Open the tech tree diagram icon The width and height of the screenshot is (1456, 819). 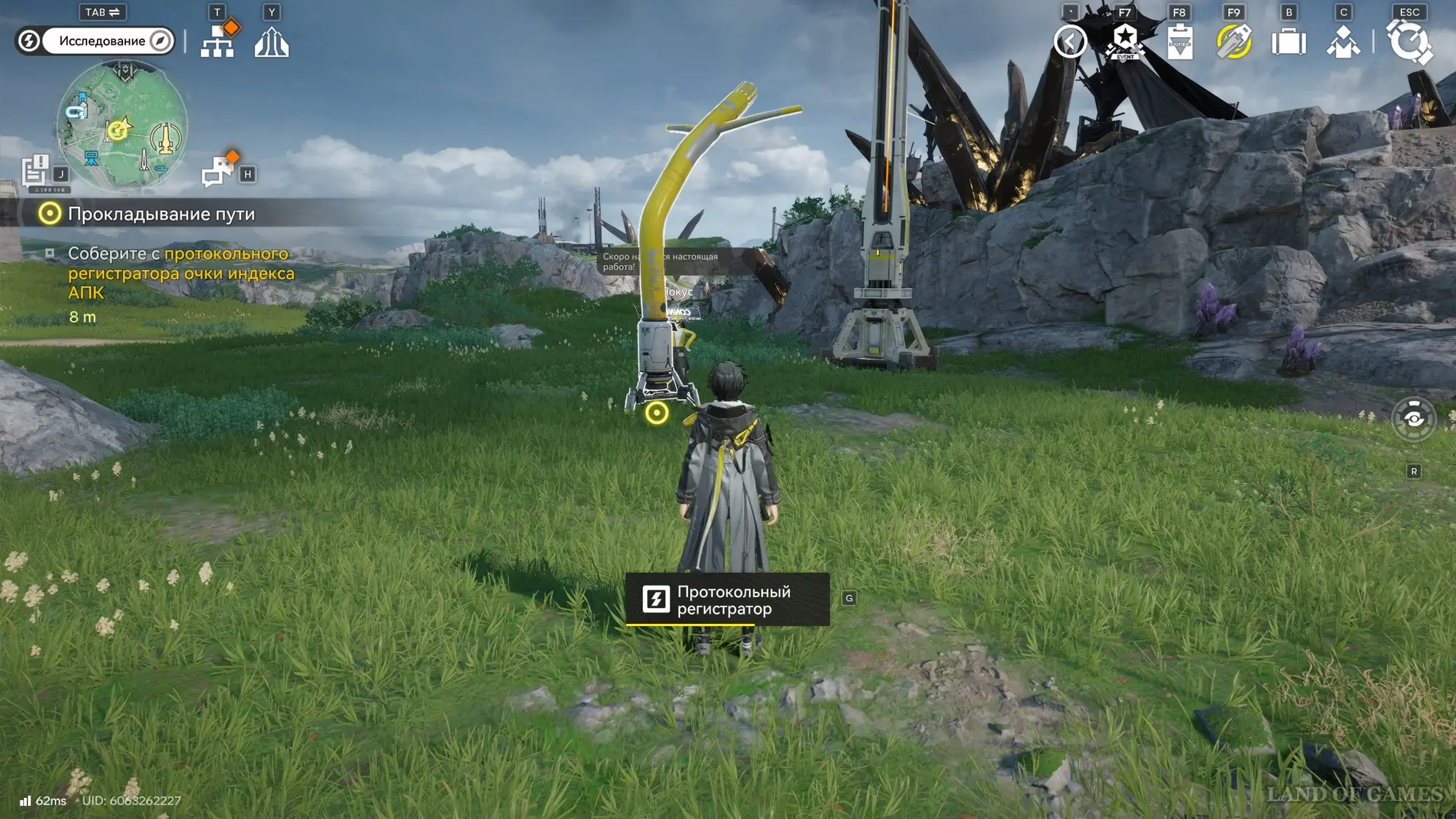pos(218,42)
